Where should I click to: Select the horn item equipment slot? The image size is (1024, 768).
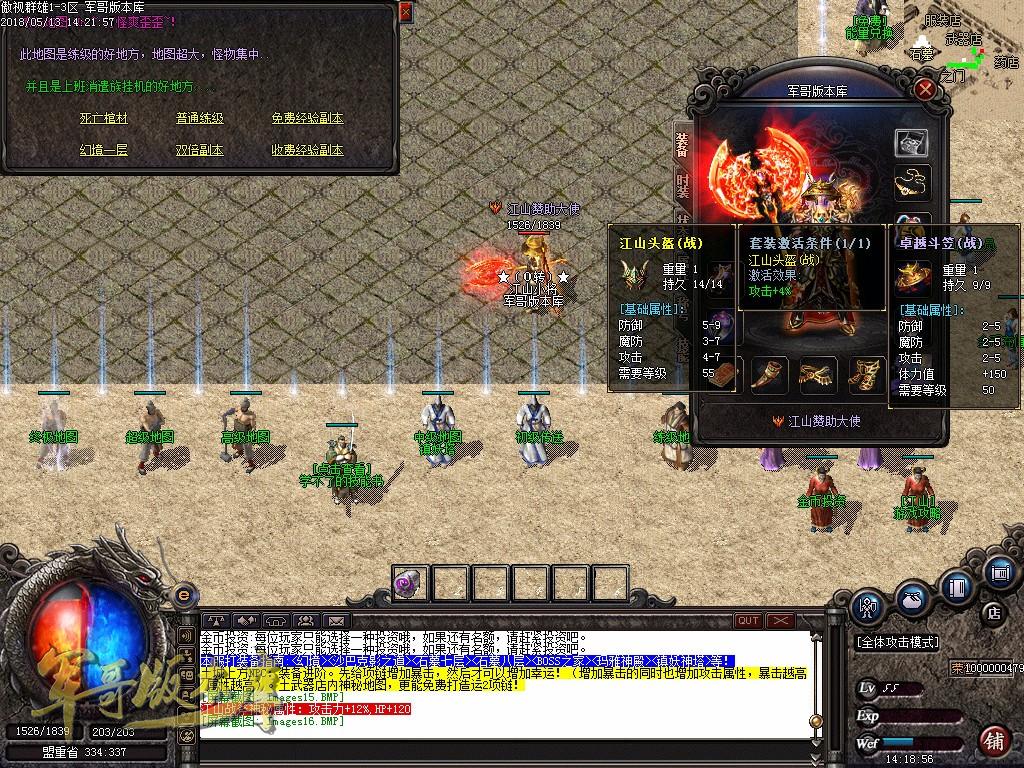(770, 375)
